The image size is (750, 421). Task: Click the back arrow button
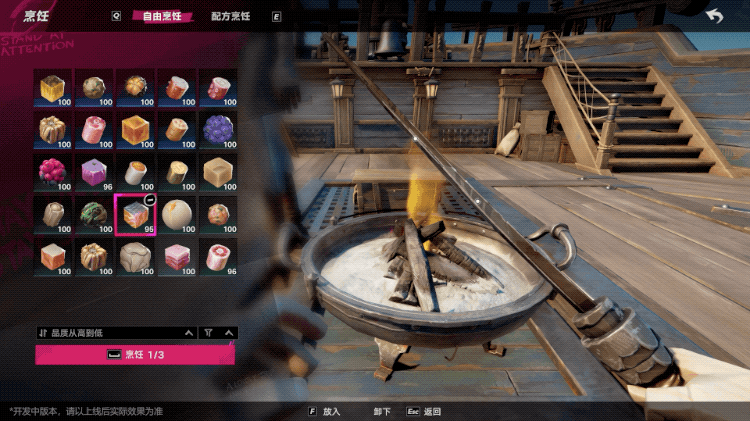pyautogui.click(x=714, y=16)
